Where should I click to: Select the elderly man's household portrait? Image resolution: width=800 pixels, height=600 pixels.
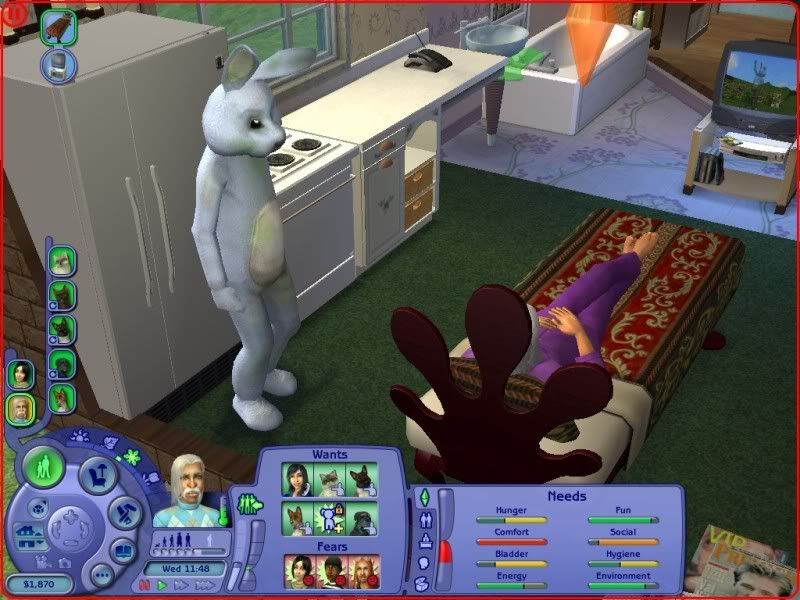(20, 408)
